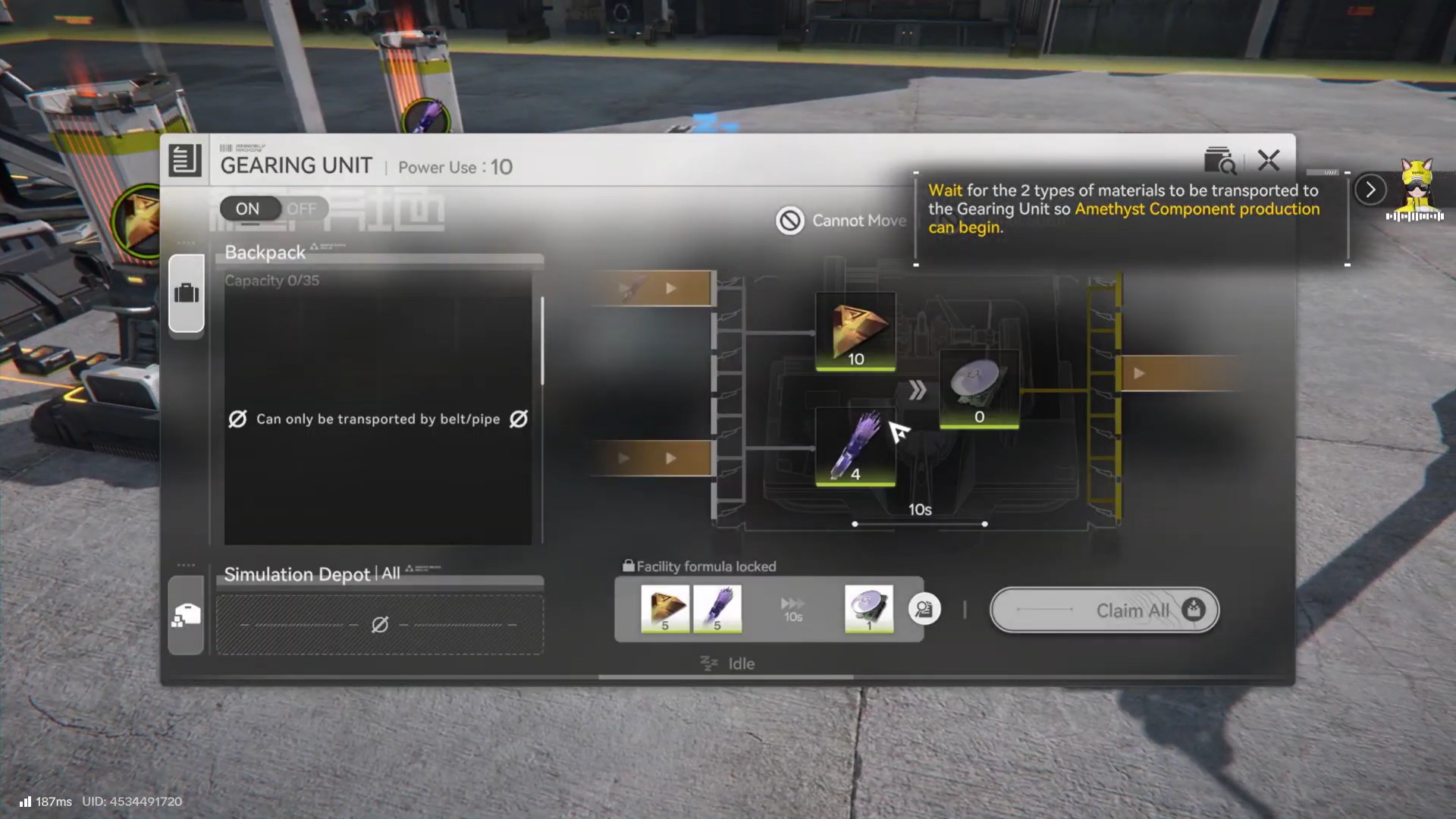The height and width of the screenshot is (819, 1456).
Task: Select the box-search inventory icon top right
Action: 1221,159
